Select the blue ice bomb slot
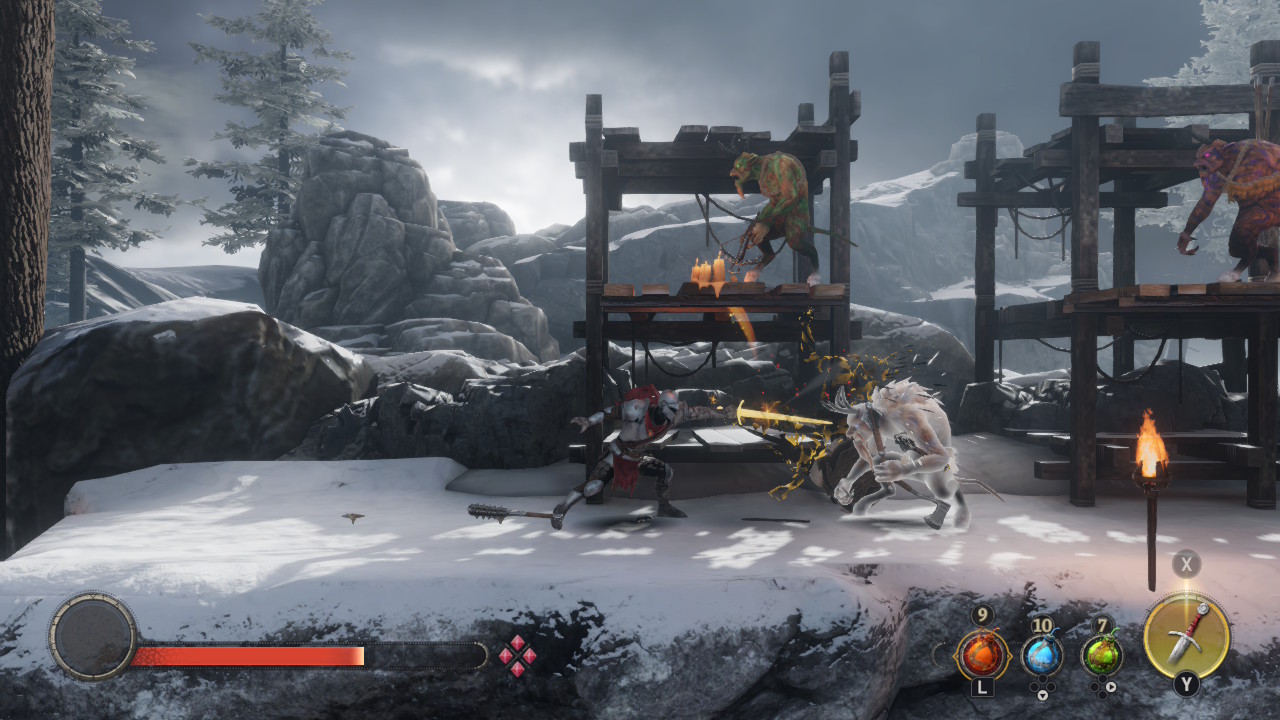Screen dimensions: 1280x720 (x=1042, y=656)
